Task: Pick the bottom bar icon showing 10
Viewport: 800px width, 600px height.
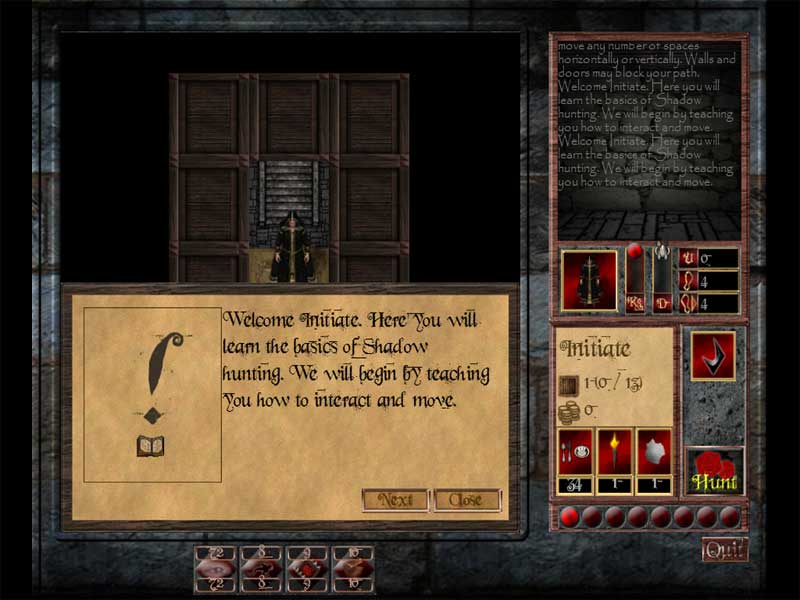Action: [x=352, y=566]
